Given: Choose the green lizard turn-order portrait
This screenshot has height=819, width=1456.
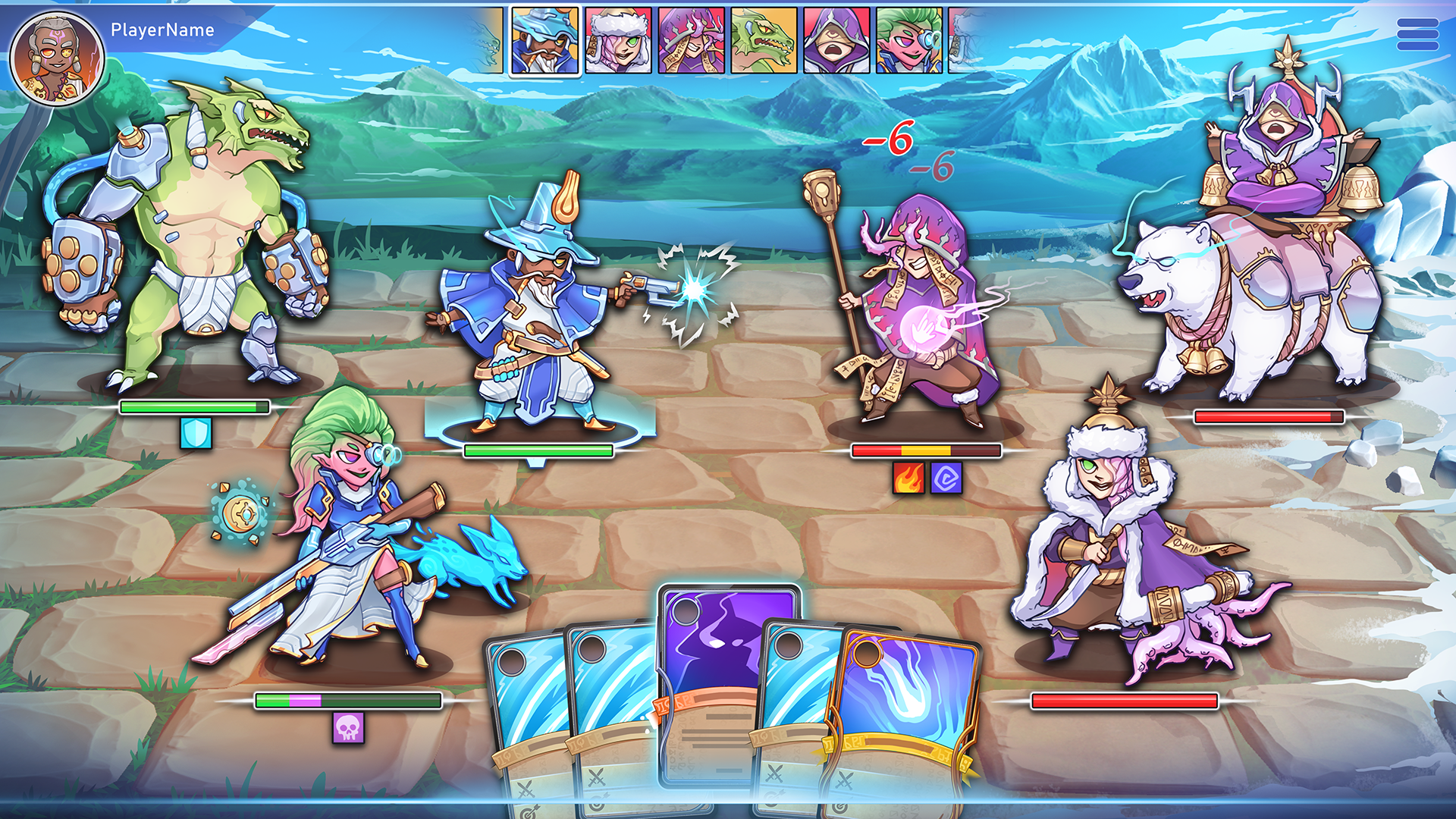Looking at the screenshot, I should (x=764, y=41).
